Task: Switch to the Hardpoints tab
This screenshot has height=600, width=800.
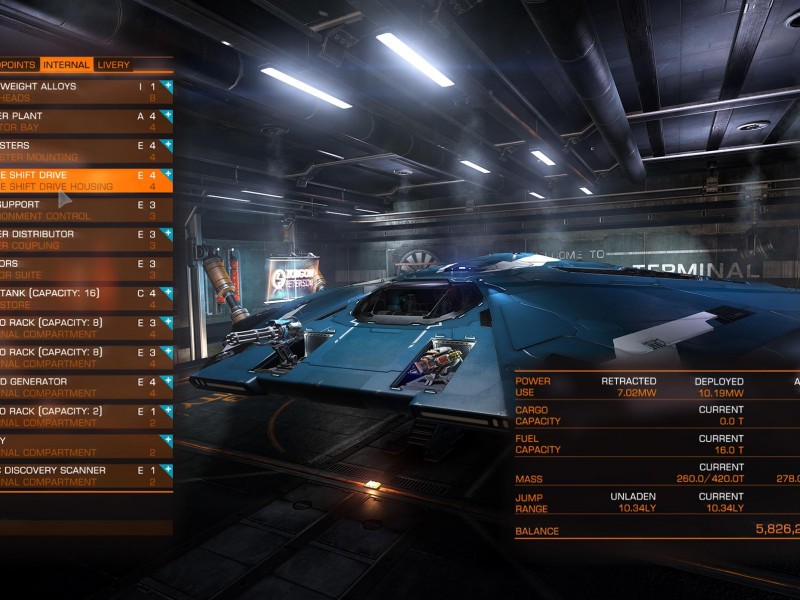Action: 18,65
